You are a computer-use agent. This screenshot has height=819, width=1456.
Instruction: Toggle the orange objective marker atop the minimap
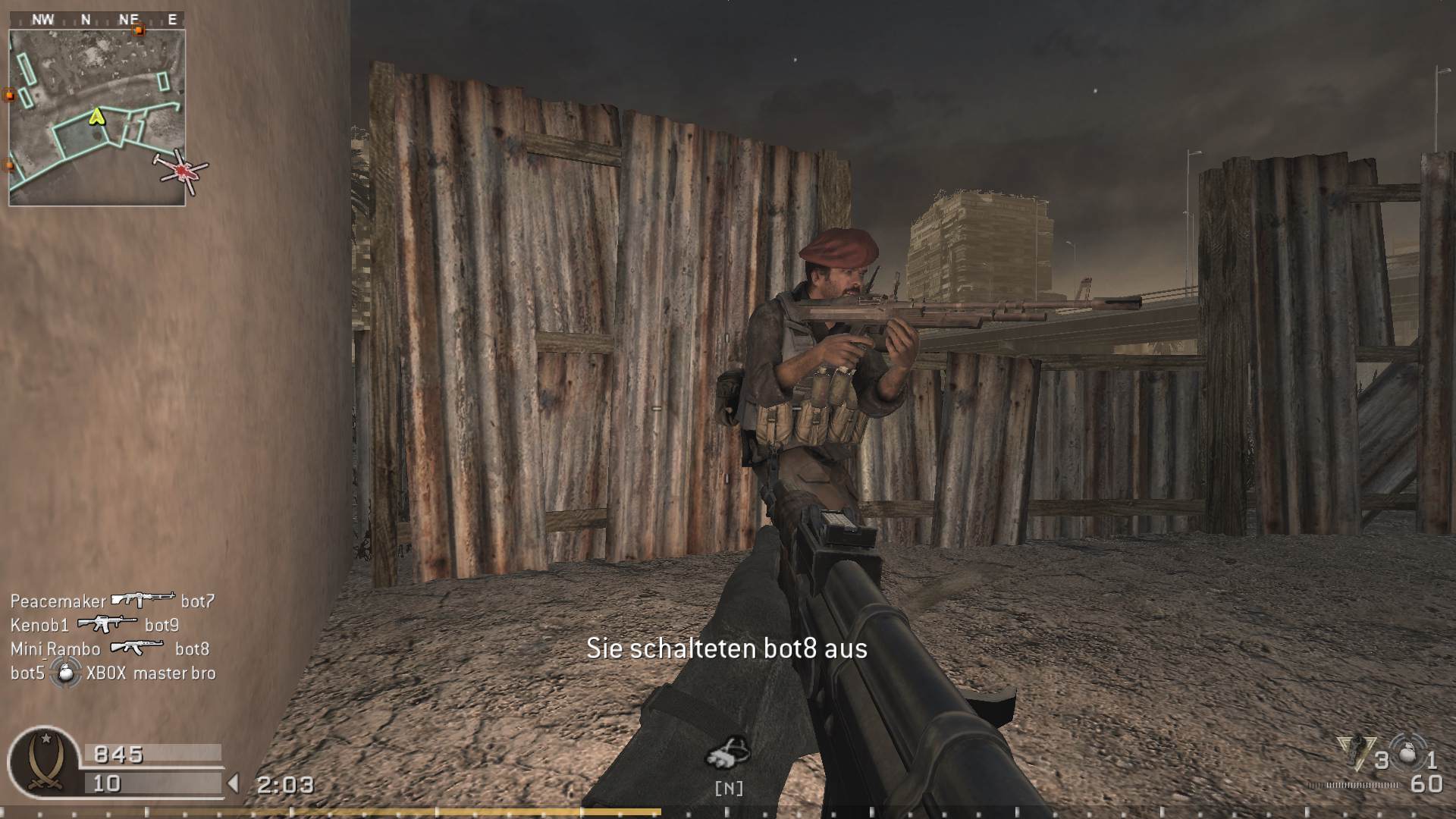[x=138, y=30]
